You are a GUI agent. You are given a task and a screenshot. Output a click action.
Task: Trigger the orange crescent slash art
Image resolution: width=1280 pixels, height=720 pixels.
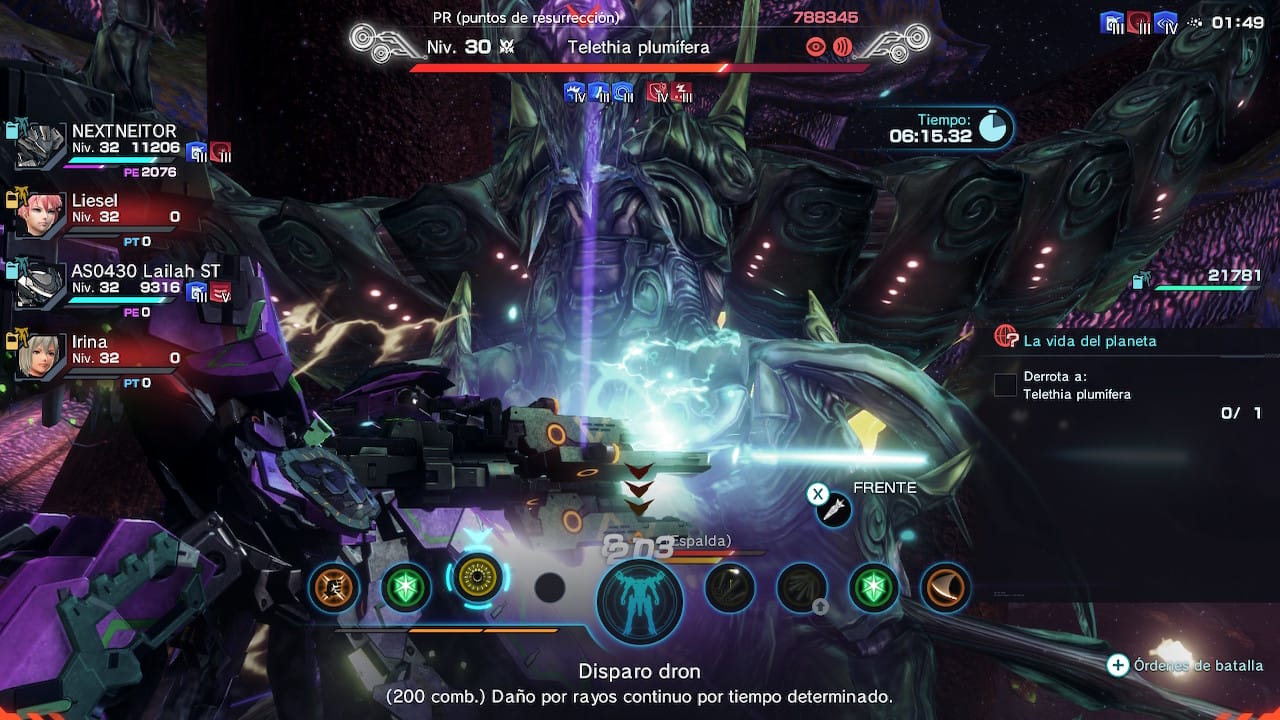pos(945,588)
